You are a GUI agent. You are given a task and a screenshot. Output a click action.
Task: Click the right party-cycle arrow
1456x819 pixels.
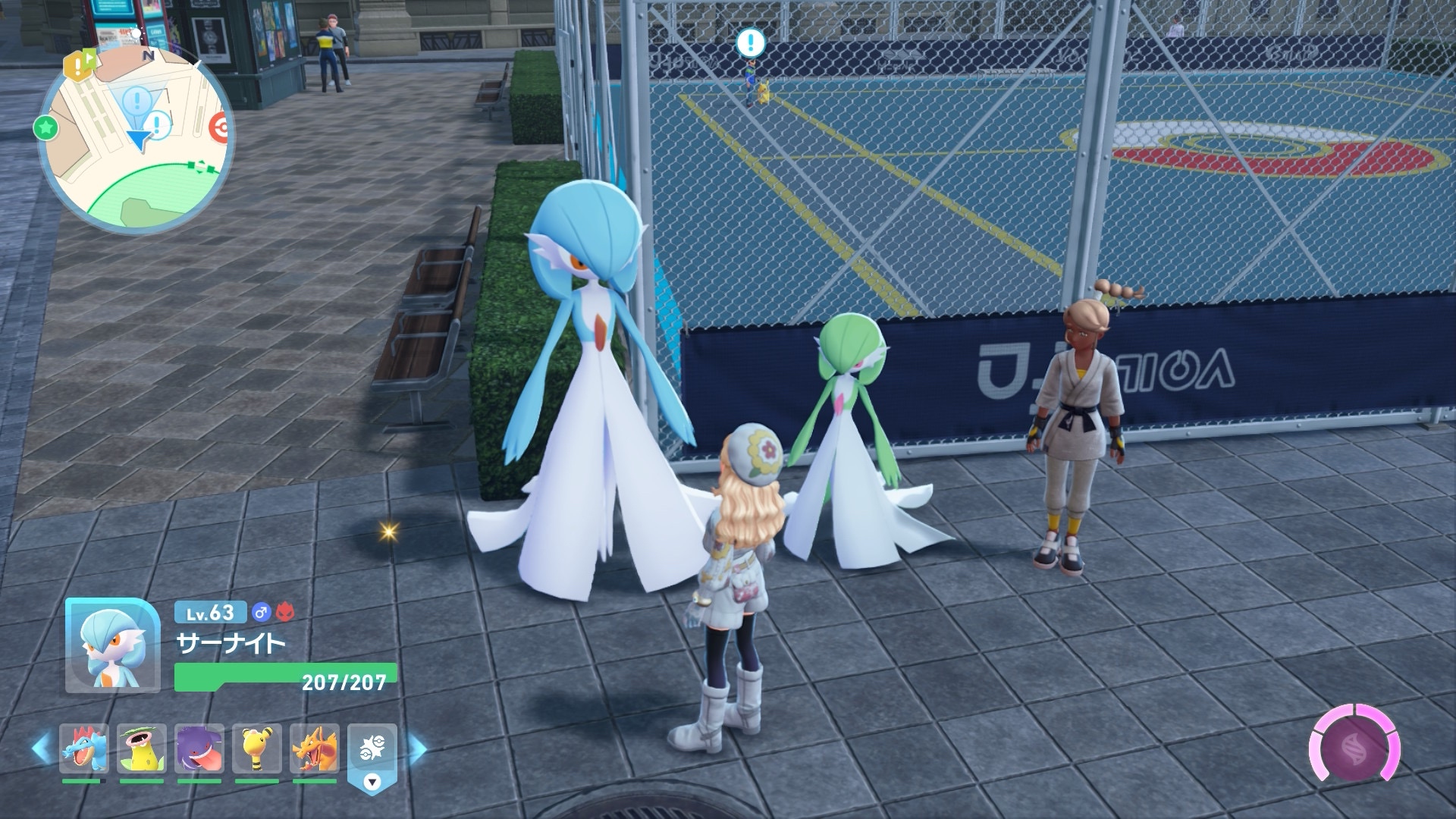click(417, 749)
